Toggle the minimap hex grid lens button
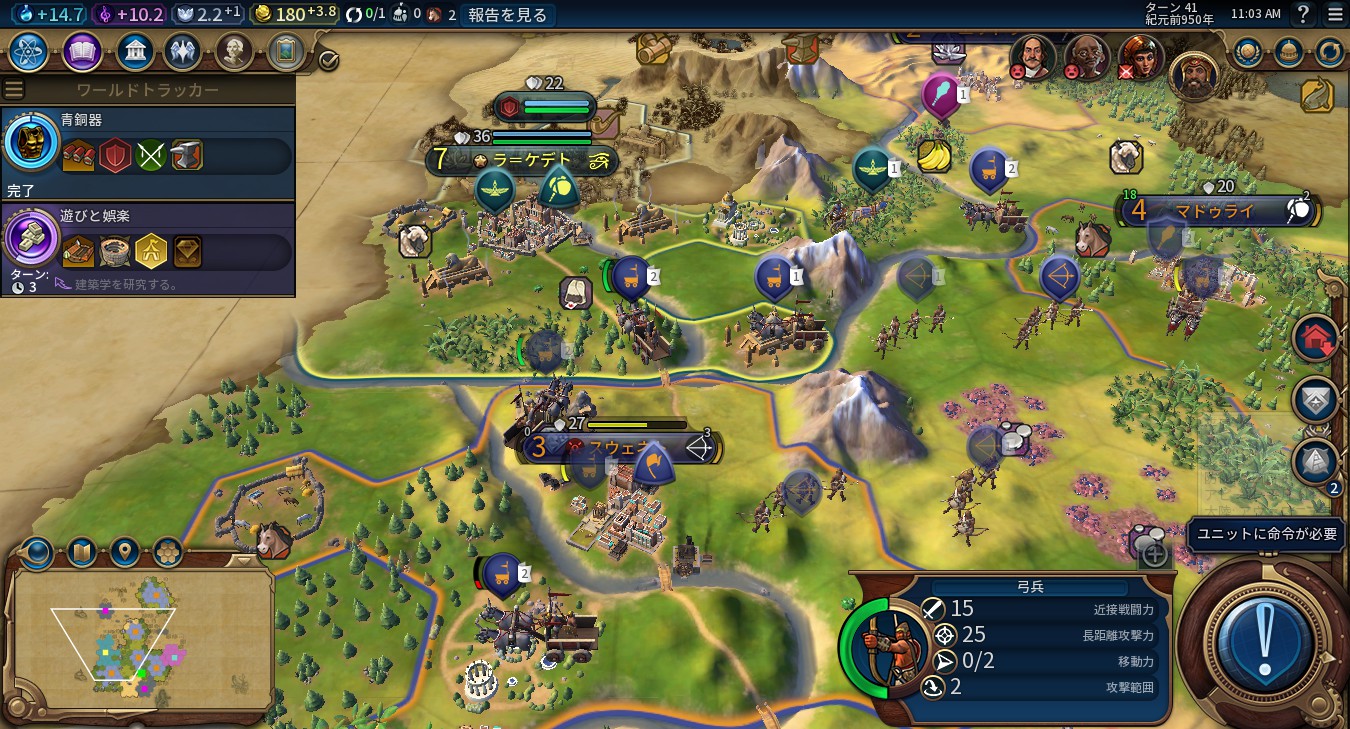Screen dimensions: 1350x729 tap(167, 551)
